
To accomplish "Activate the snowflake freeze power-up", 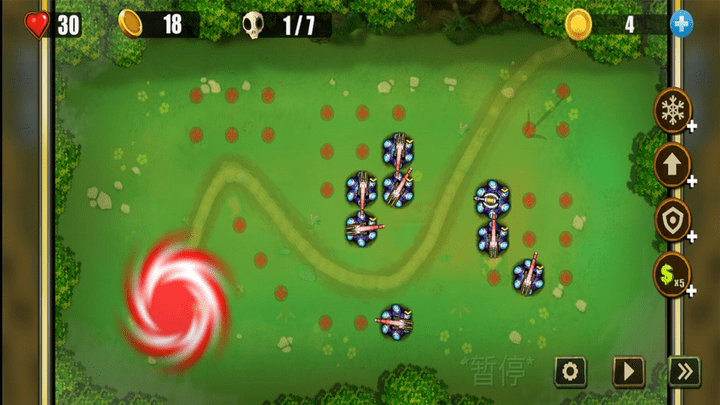I will pos(672,110).
